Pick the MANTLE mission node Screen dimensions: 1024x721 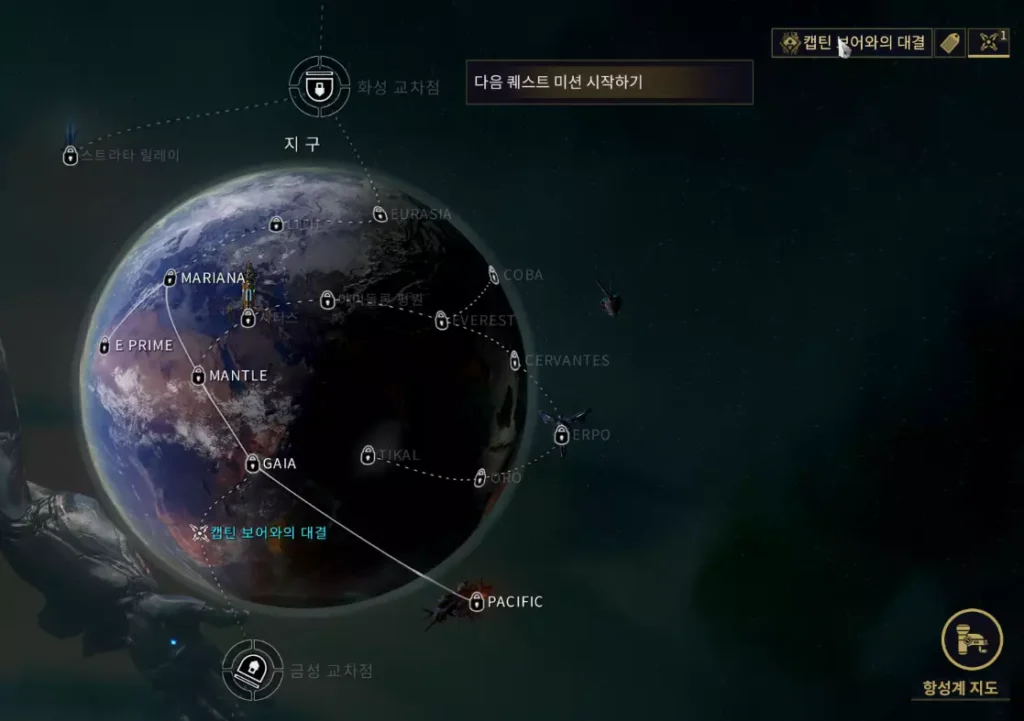[198, 376]
